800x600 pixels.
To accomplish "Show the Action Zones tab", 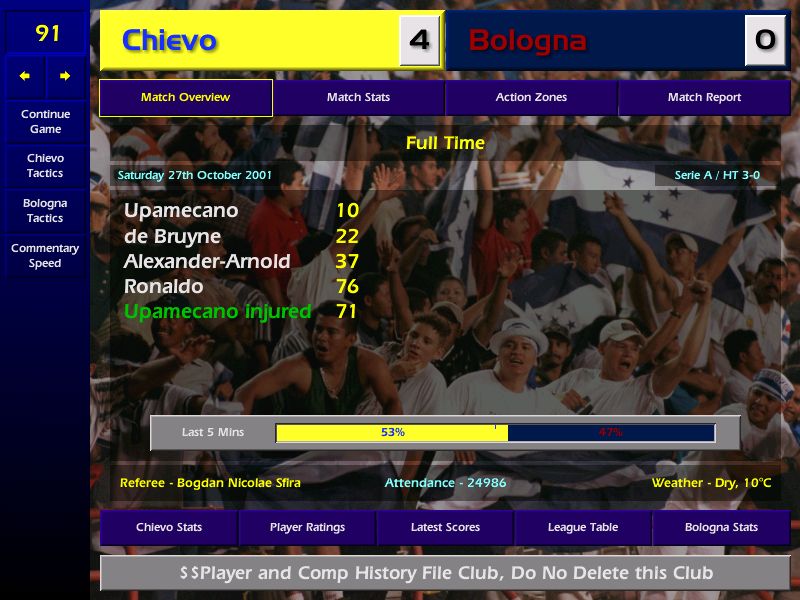I will (531, 98).
